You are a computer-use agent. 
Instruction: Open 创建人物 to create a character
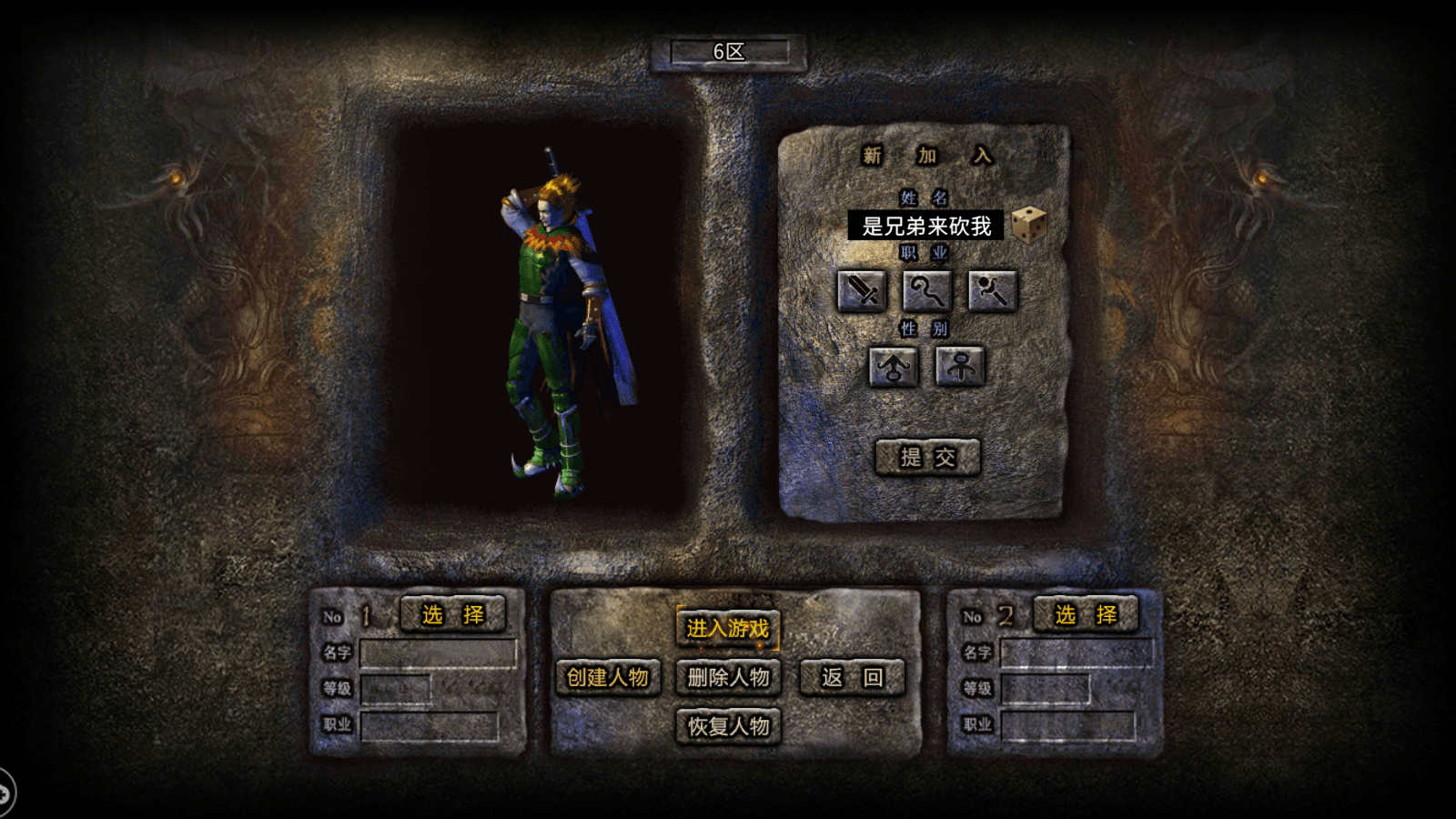(607, 677)
